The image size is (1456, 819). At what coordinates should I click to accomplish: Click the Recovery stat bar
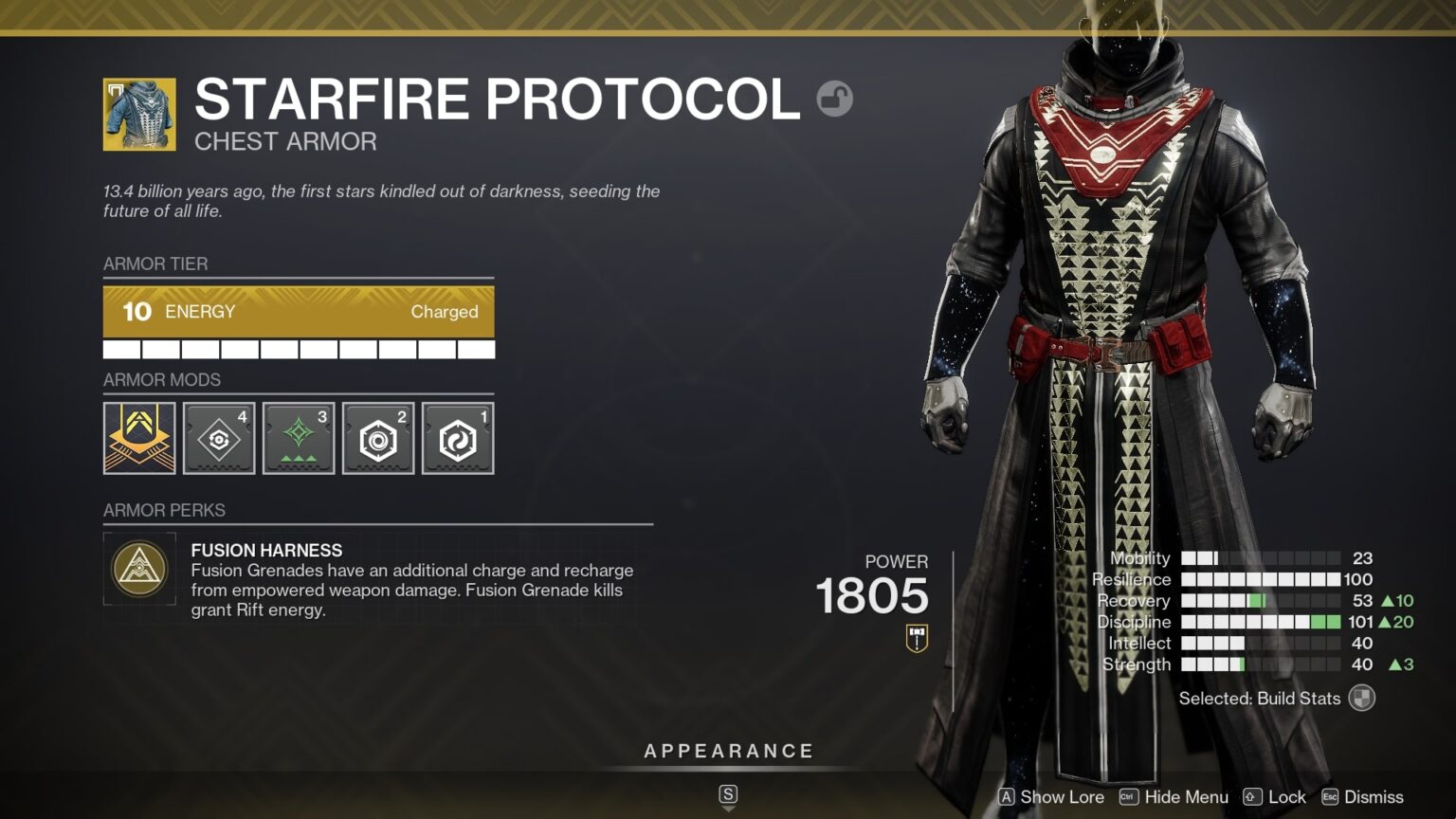(x=1261, y=600)
